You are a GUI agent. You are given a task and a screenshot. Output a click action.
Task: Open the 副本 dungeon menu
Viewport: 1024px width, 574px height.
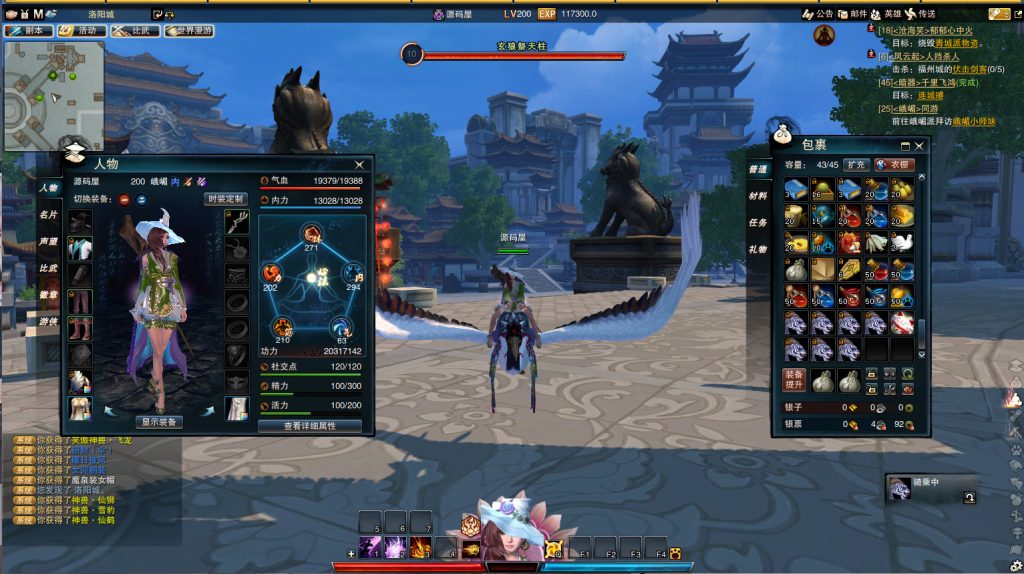(x=28, y=31)
